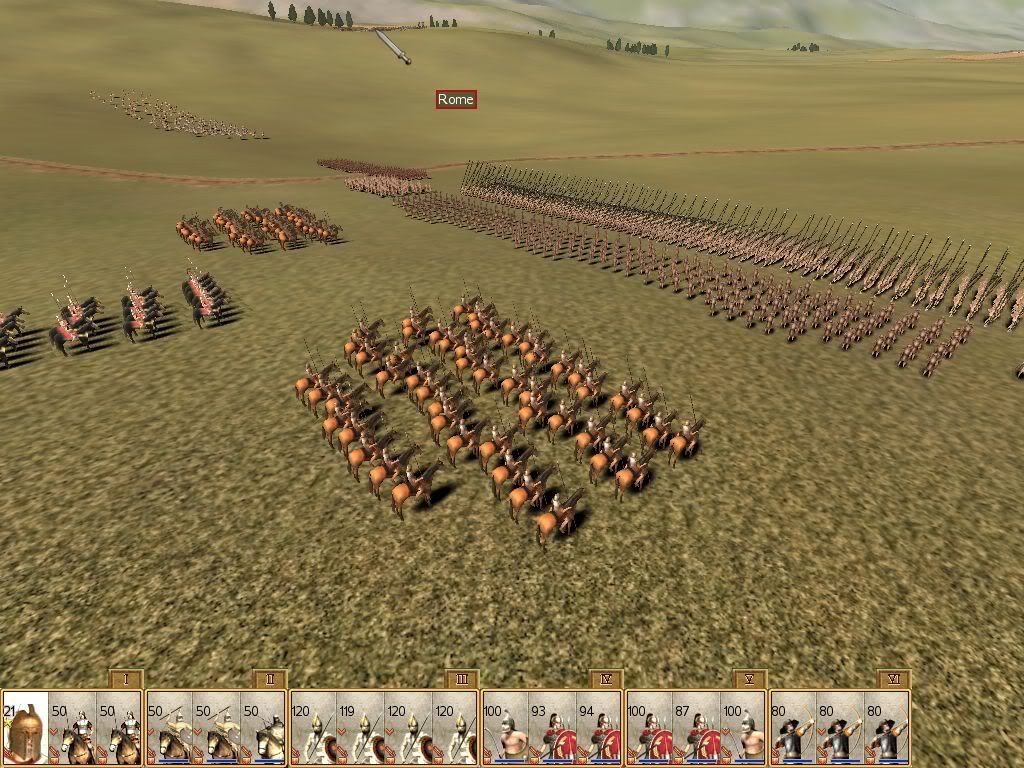Choose group III tab

click(x=462, y=680)
